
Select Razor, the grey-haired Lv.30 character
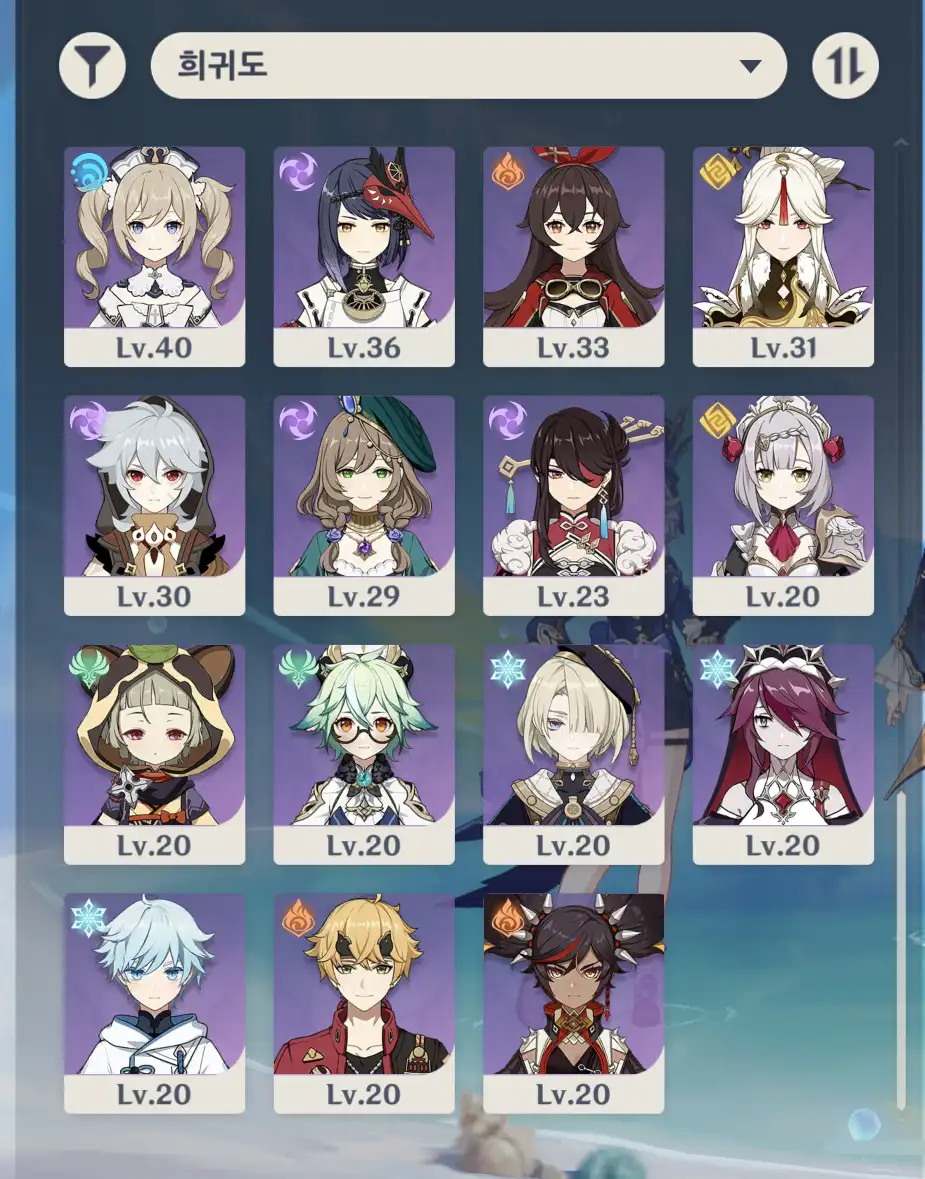[x=154, y=505]
